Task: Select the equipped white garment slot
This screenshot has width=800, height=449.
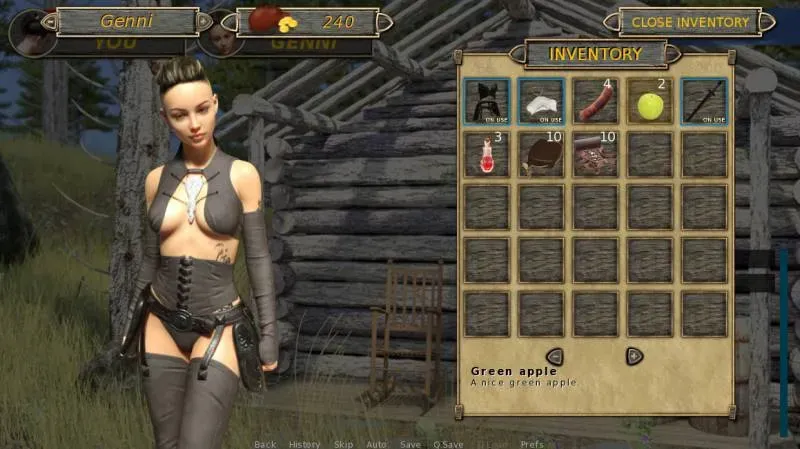Action: pyautogui.click(x=541, y=102)
